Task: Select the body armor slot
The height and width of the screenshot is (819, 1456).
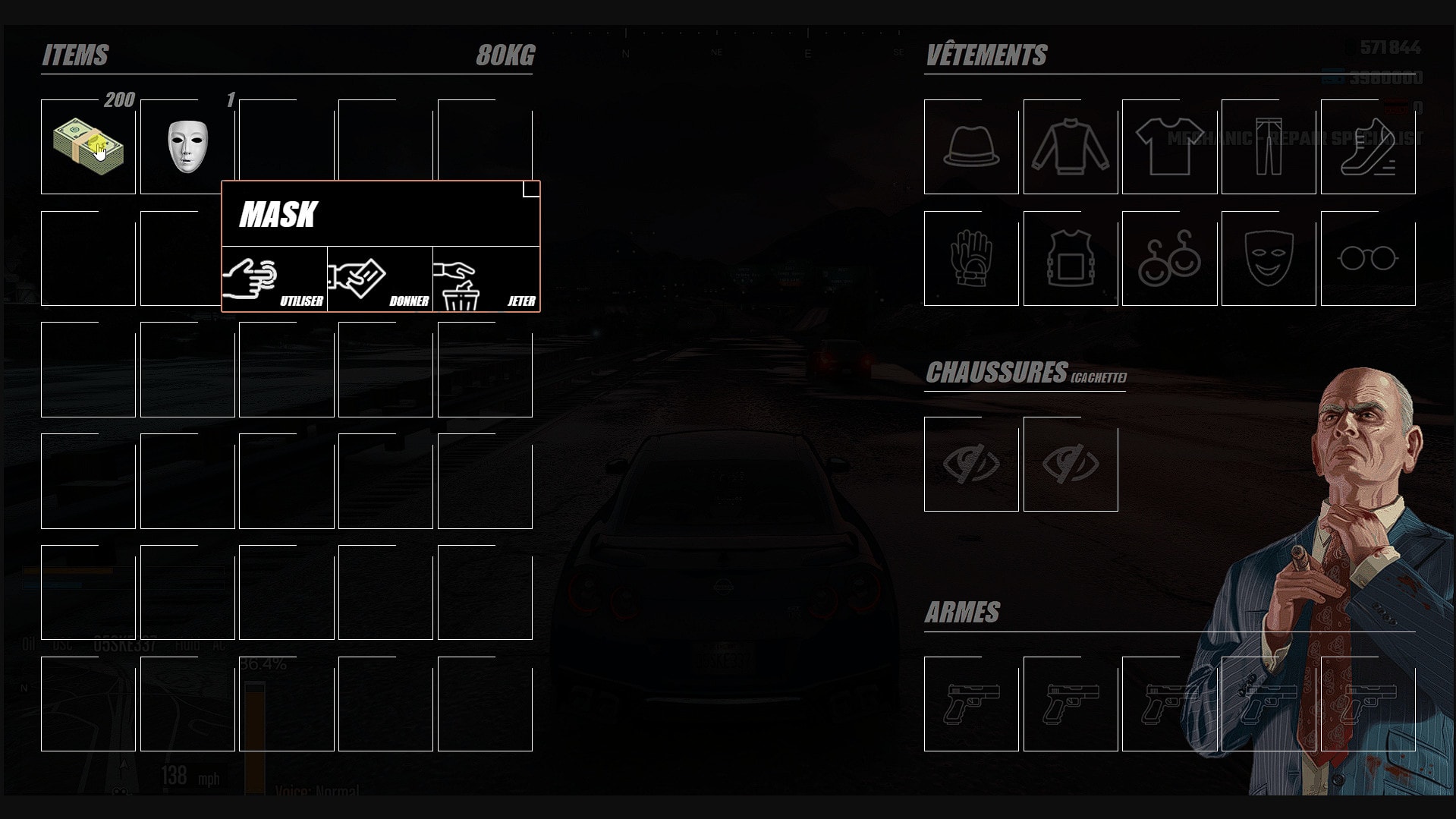Action: point(1070,260)
